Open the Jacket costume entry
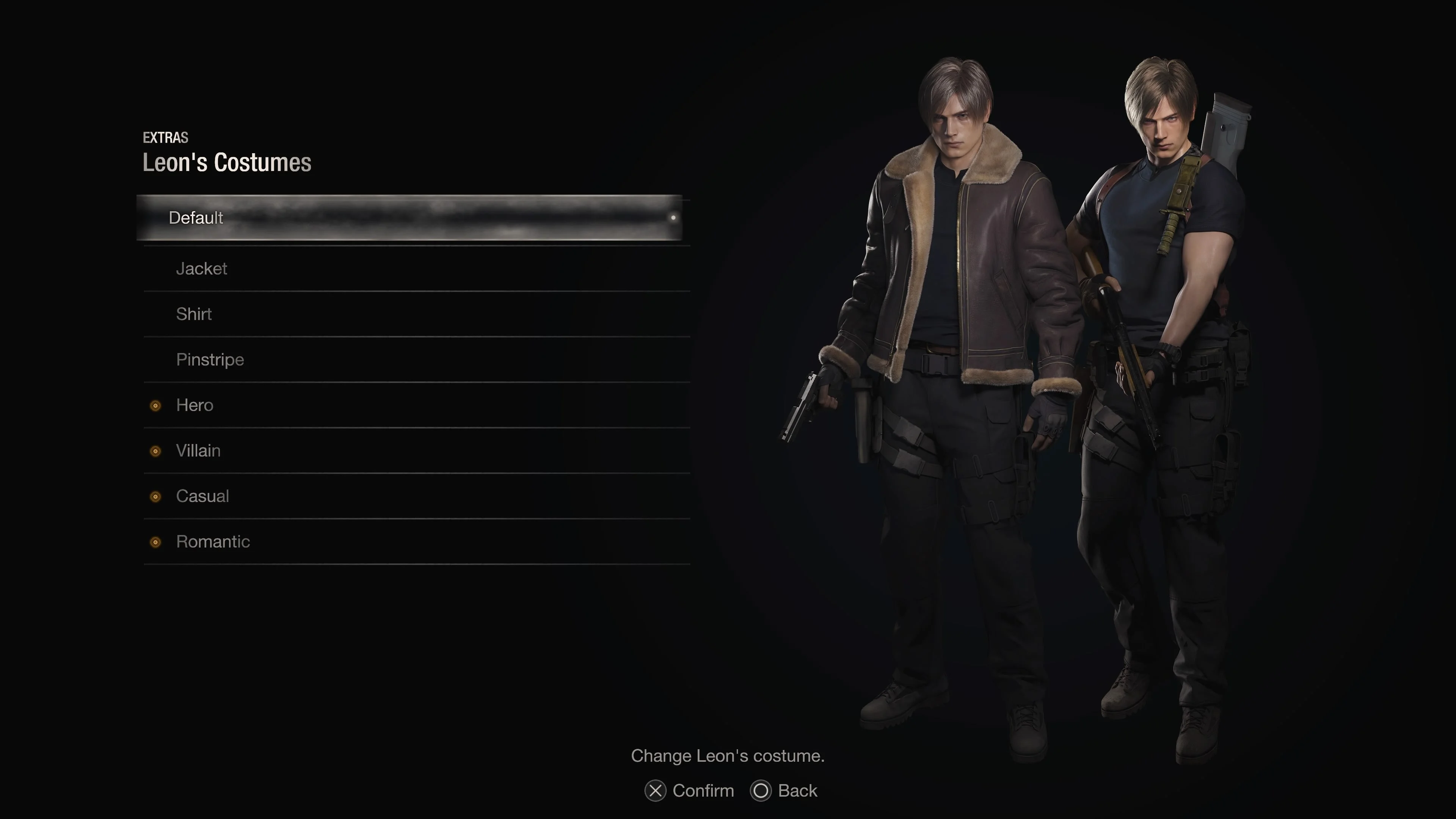The image size is (1456, 819). click(x=202, y=269)
